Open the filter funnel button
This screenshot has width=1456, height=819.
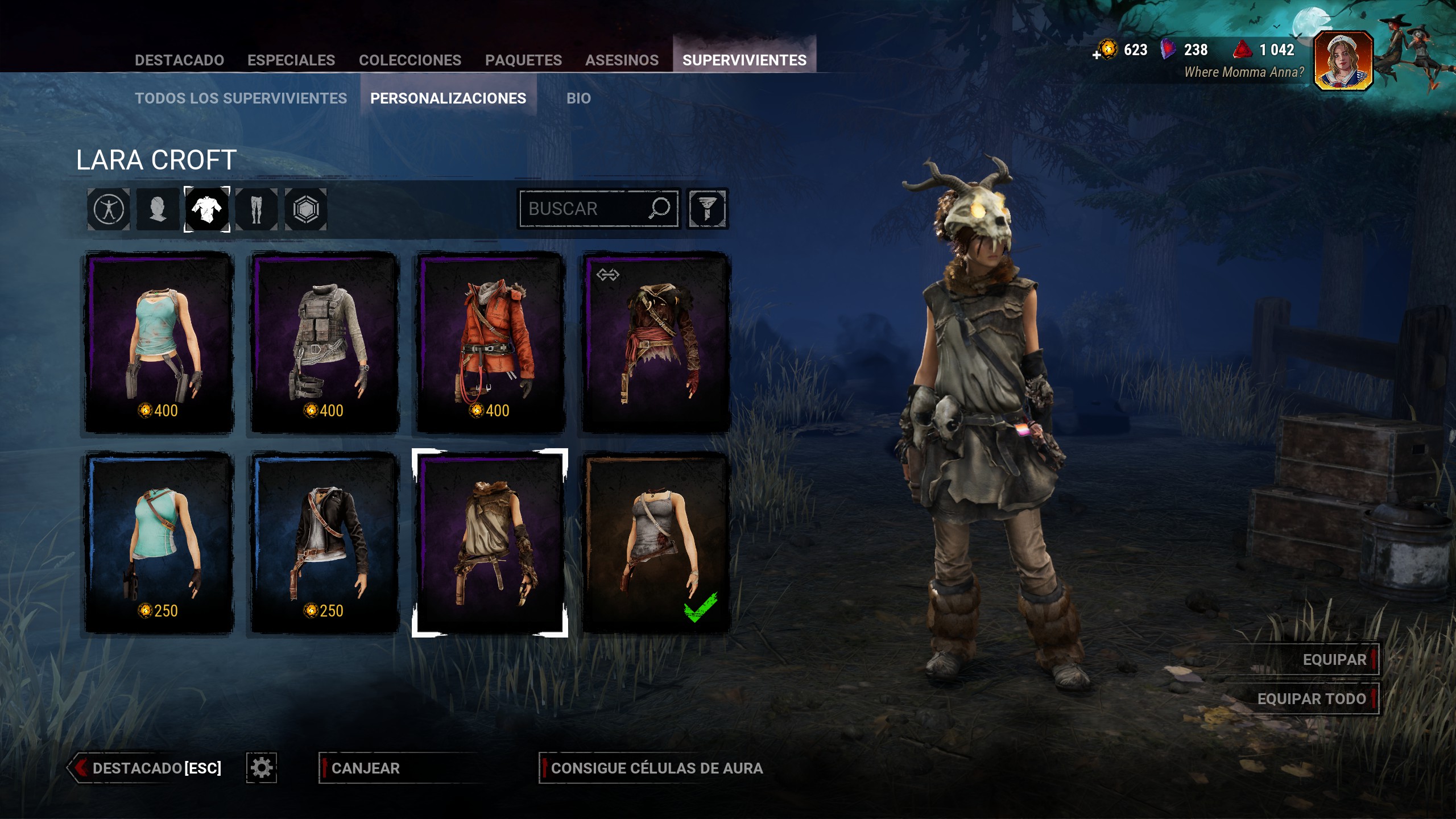coord(707,209)
